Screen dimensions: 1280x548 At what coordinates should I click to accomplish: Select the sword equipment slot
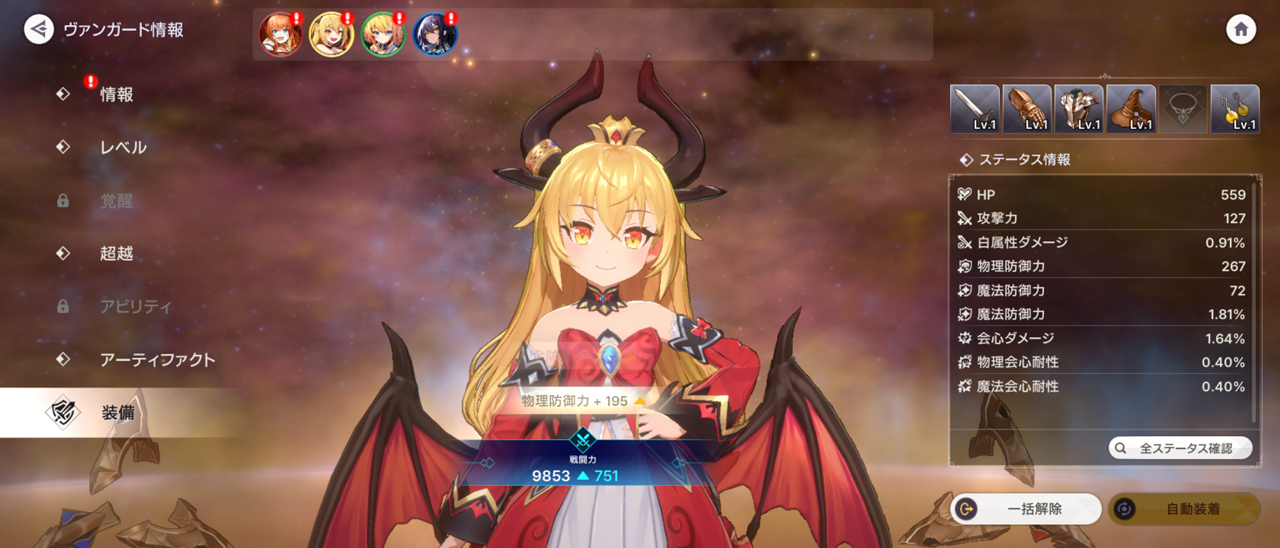(x=974, y=109)
